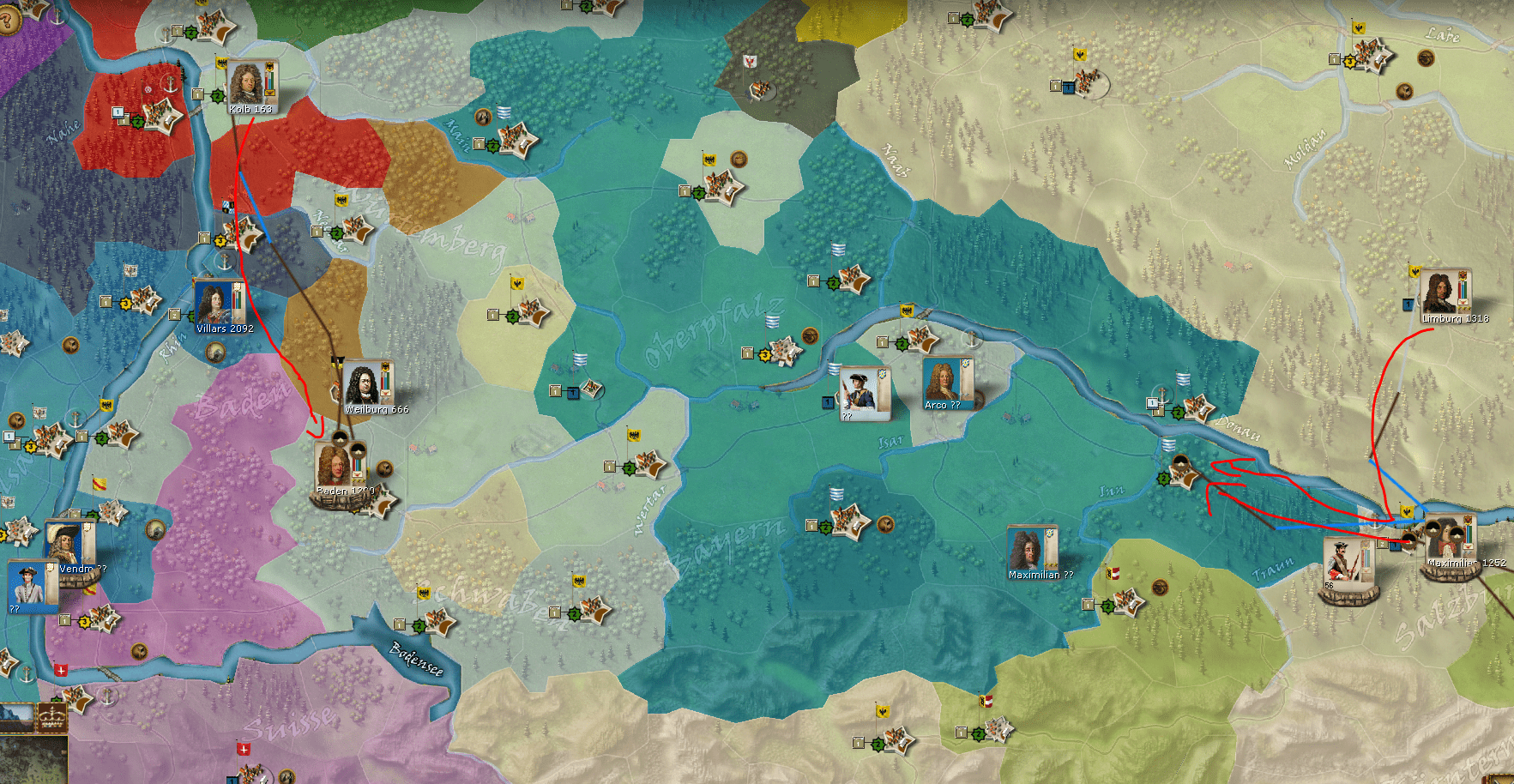Select the Villars 2092 army stack
Image resolution: width=1514 pixels, height=784 pixels.
(x=217, y=305)
